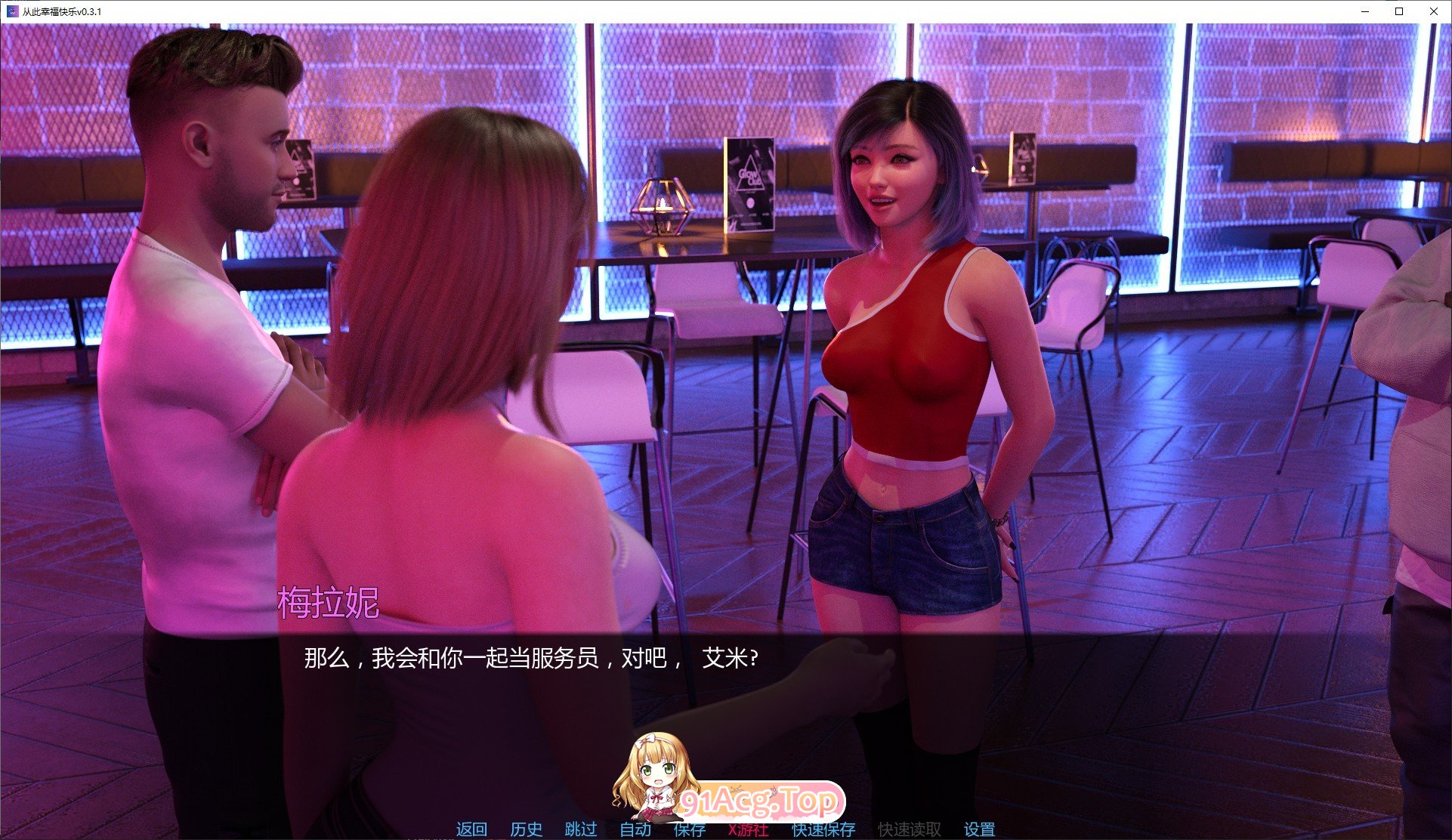The height and width of the screenshot is (840, 1452).
Task: Click 返回 to go back
Action: coord(470,829)
